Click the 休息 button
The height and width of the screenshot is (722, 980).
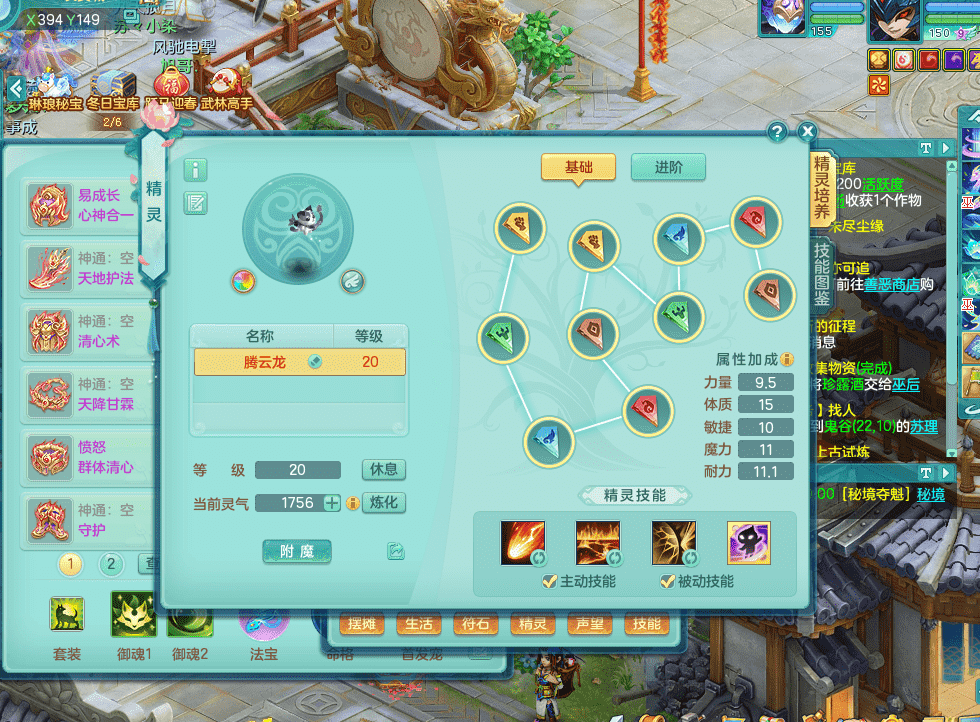(x=383, y=470)
